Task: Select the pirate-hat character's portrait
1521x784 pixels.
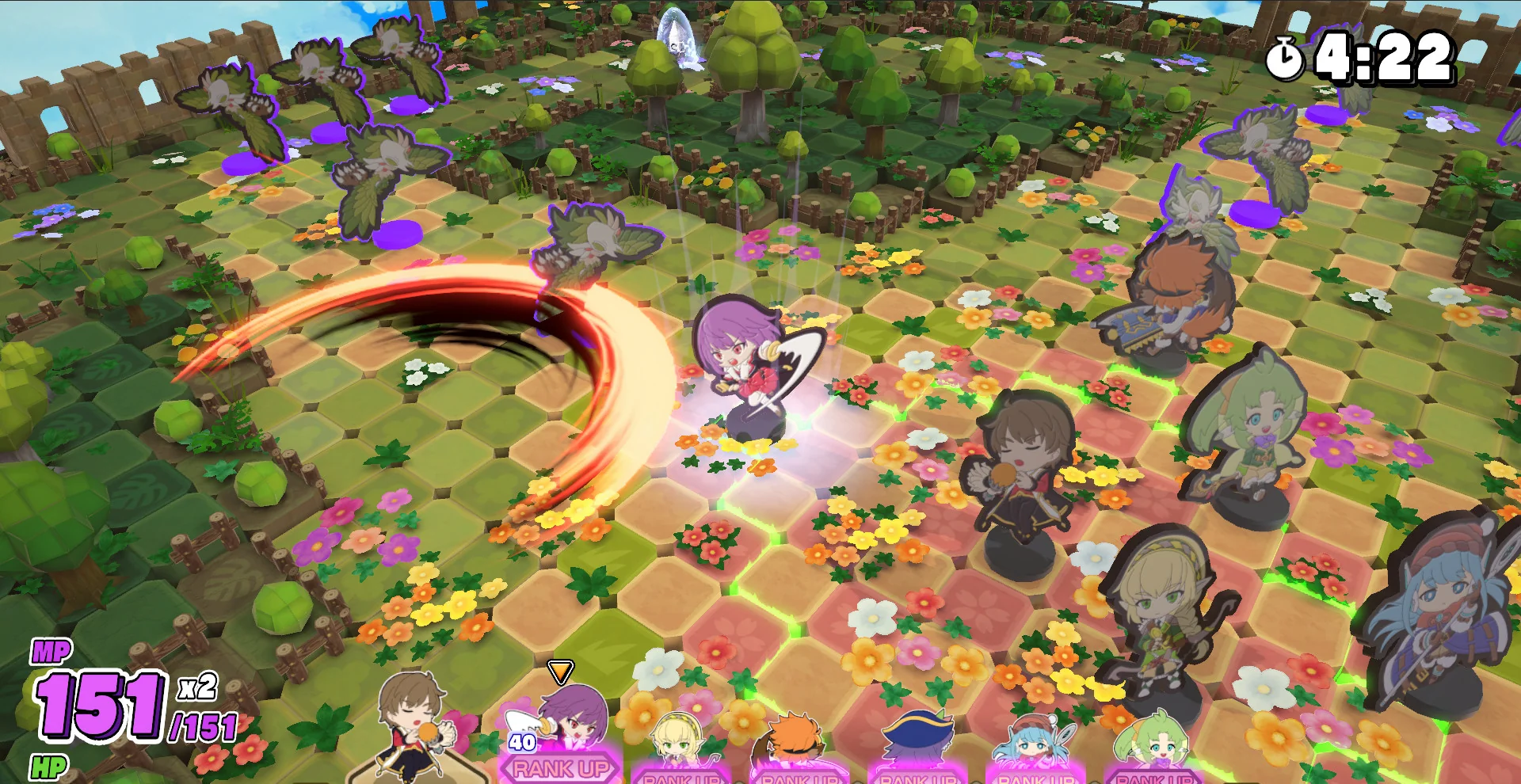Action: 919,736
